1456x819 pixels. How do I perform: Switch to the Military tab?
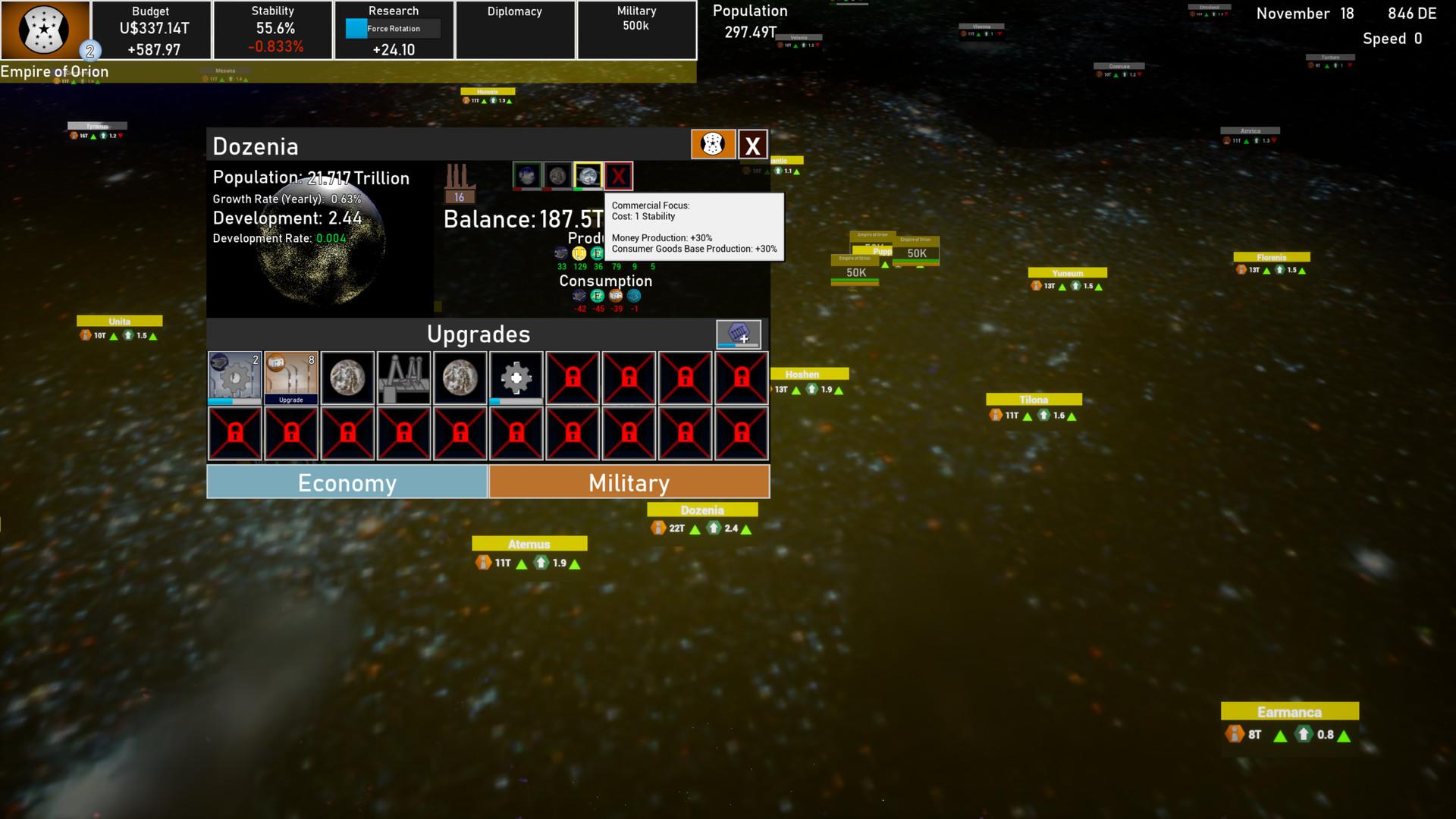(x=629, y=482)
